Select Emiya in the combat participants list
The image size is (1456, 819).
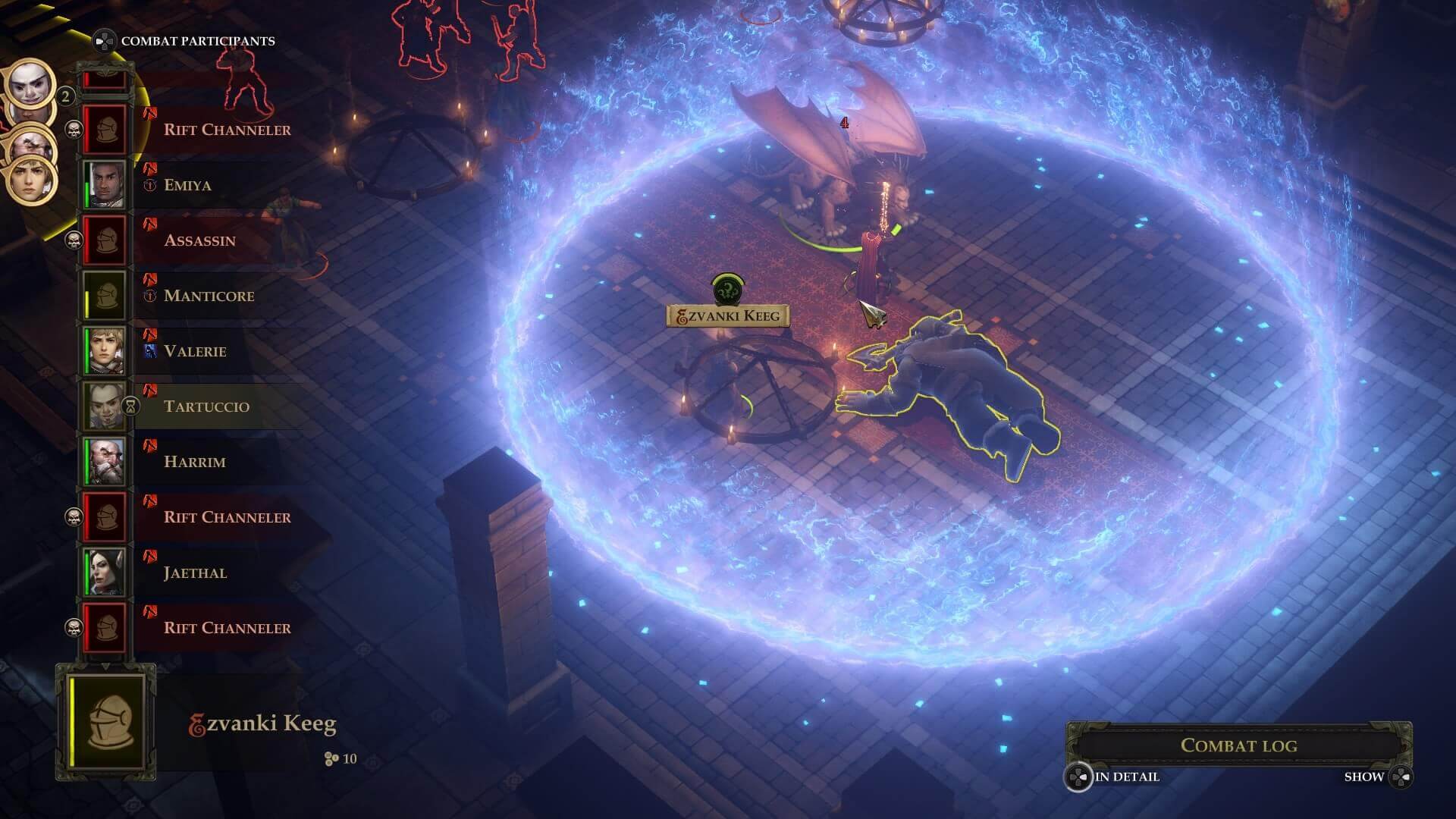click(187, 185)
